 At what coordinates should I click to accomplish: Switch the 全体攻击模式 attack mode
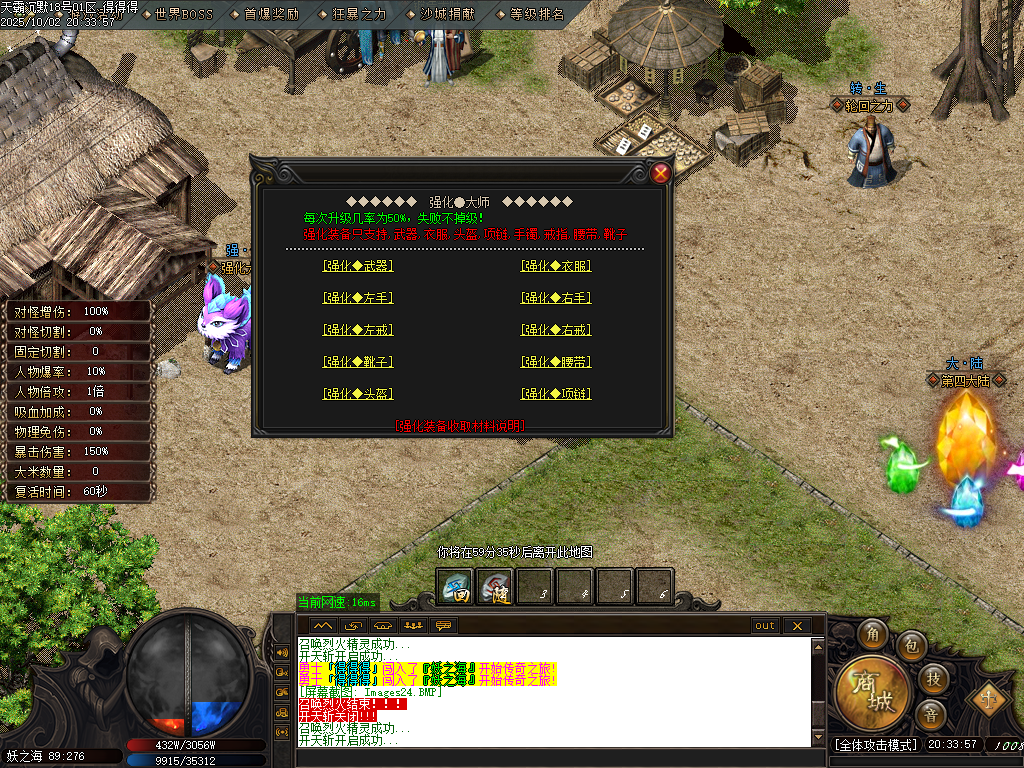coord(875,745)
